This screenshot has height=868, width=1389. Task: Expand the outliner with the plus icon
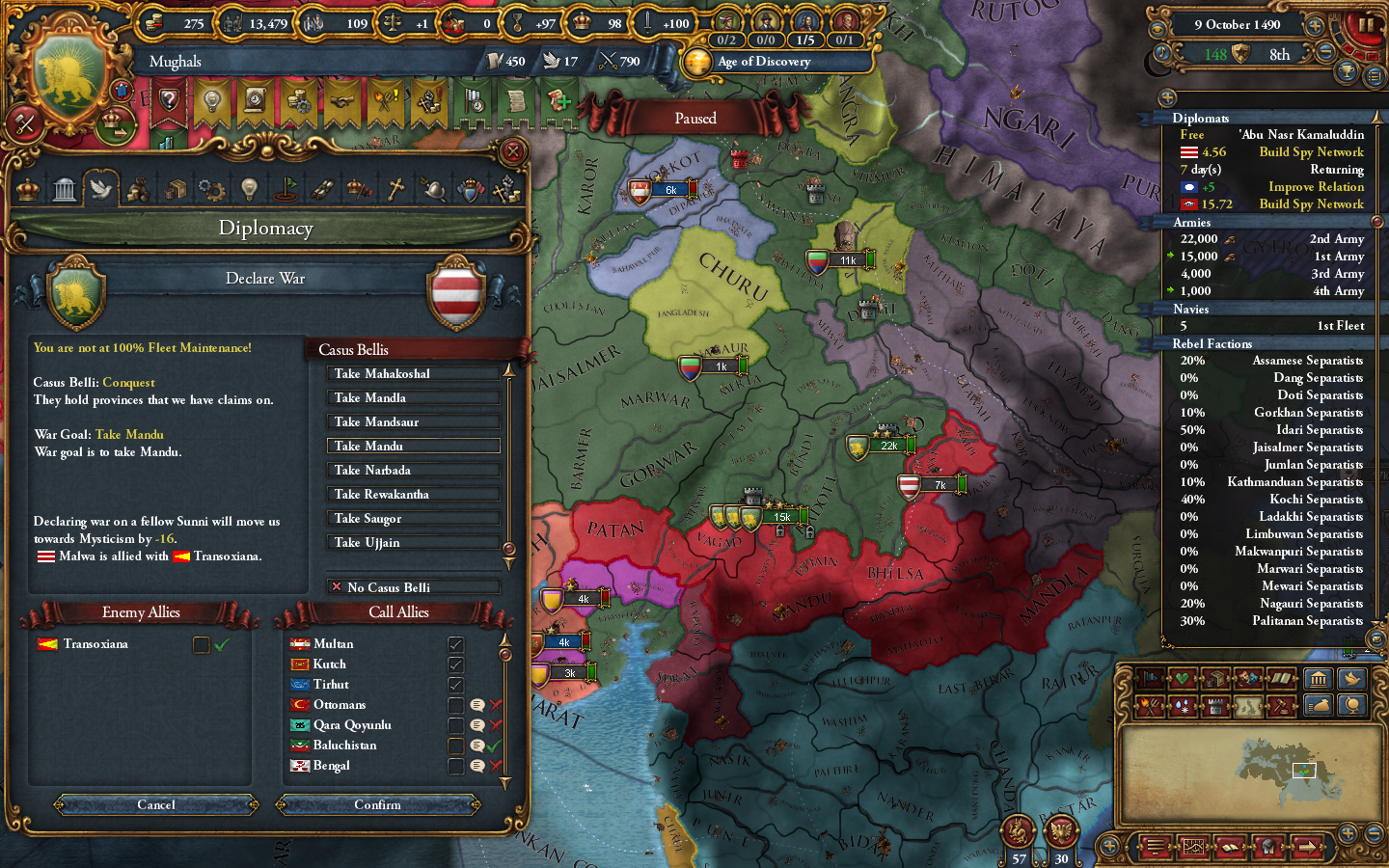pyautogui.click(x=1167, y=97)
